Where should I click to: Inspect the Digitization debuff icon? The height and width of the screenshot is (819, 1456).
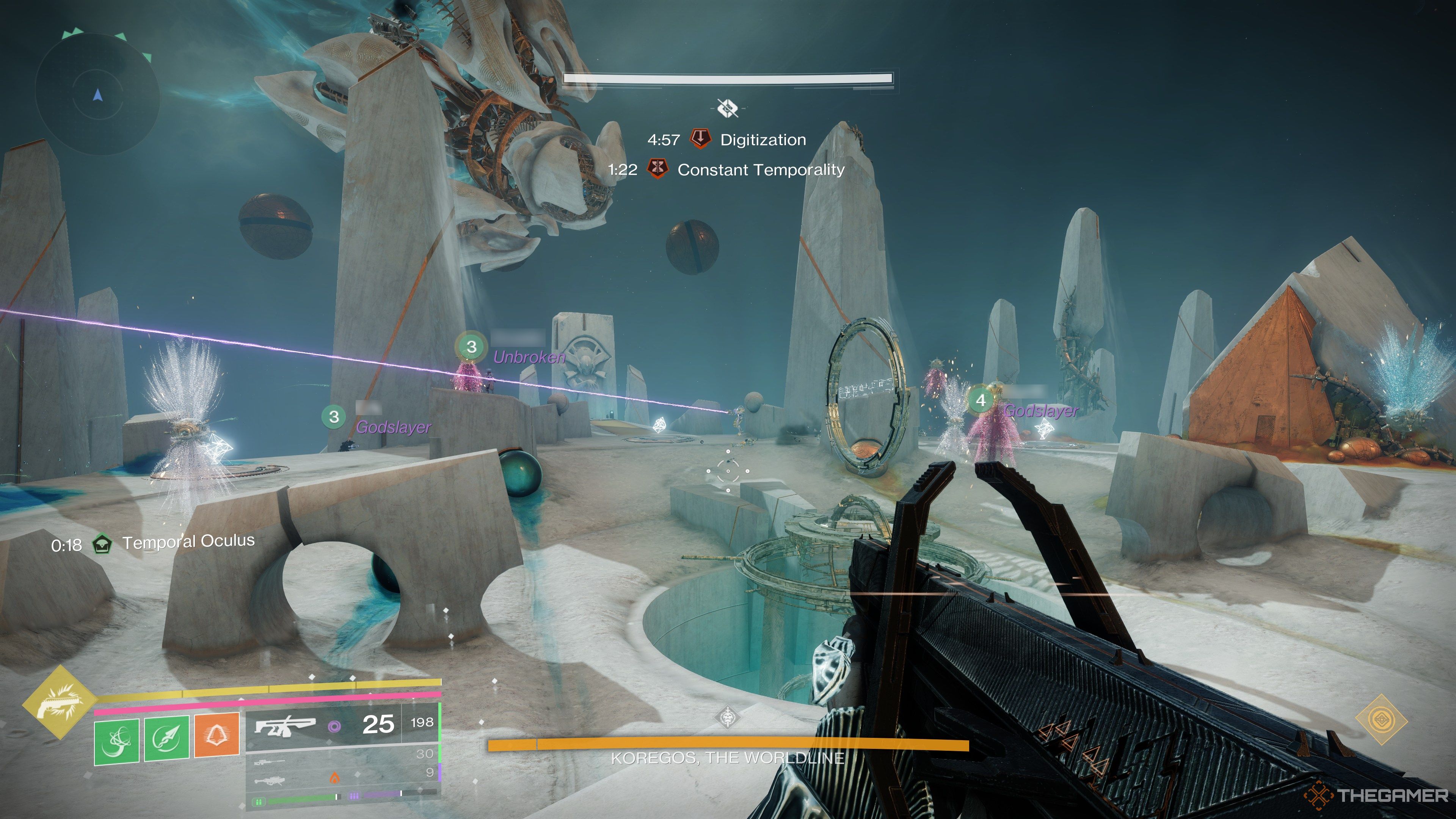coord(701,139)
